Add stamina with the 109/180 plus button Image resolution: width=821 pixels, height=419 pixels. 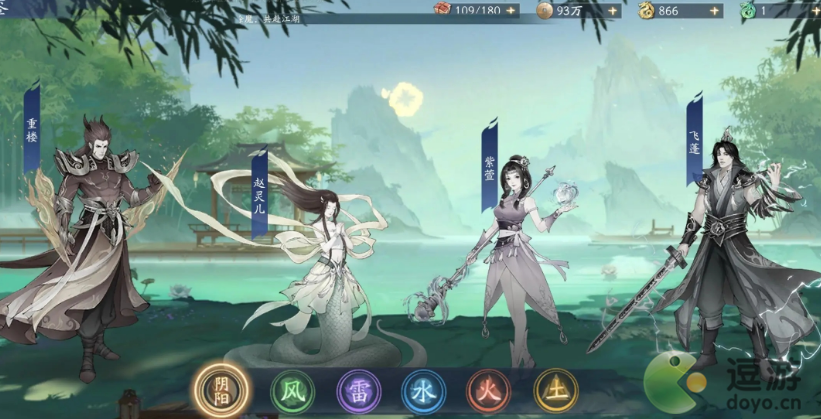pos(511,11)
